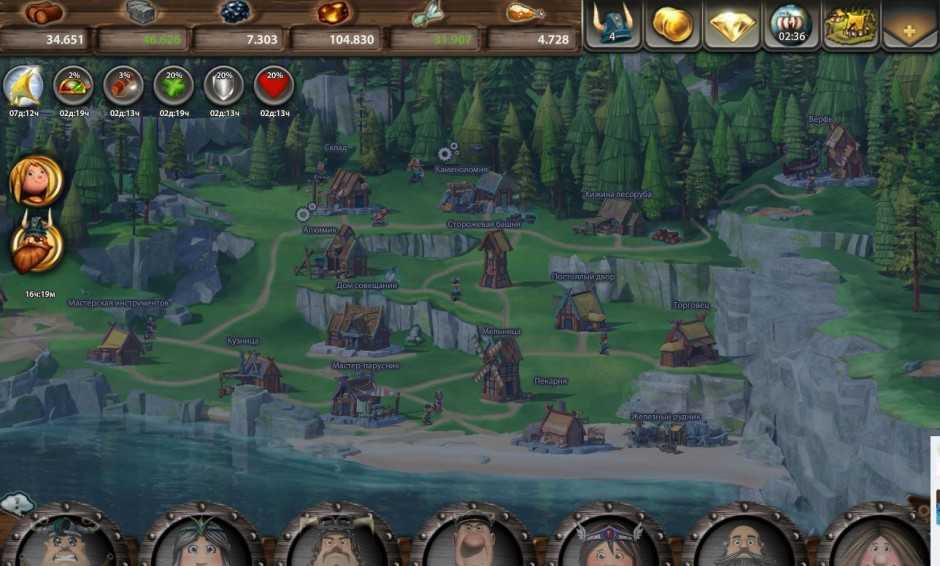The height and width of the screenshot is (566, 940).
Task: Select the white wing buff icon
Action: pos(22,86)
